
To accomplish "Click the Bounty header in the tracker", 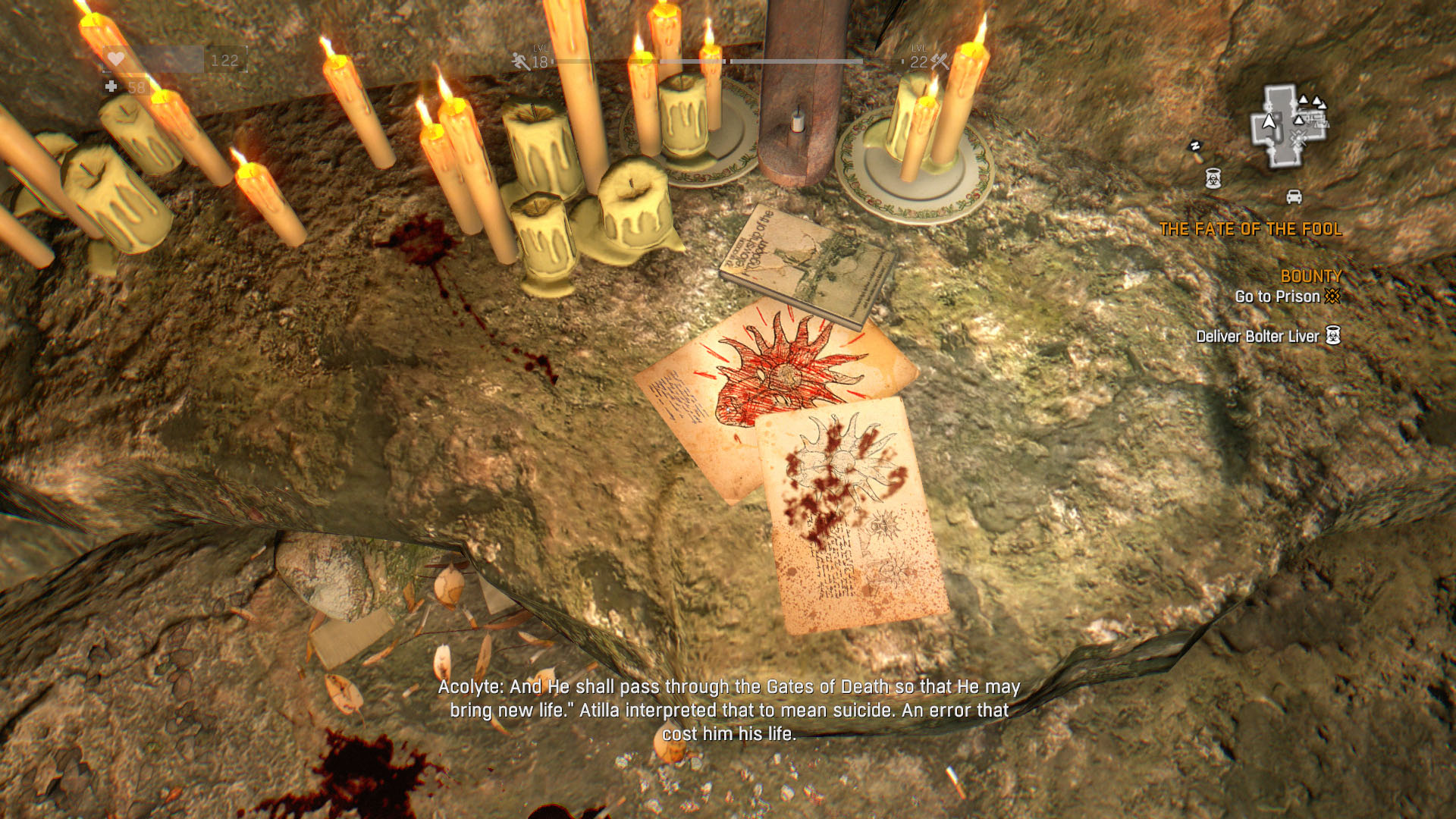I will 1310,276.
